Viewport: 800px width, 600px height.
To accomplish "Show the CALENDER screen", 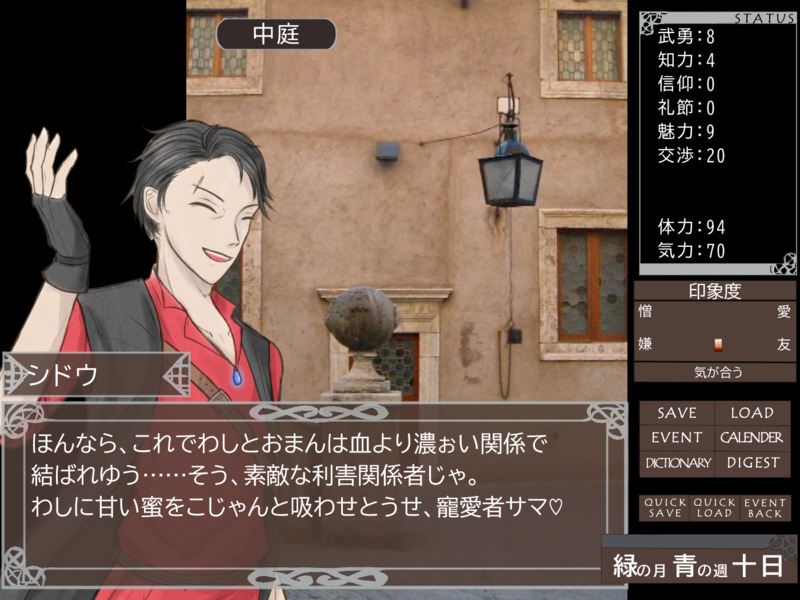I will click(x=751, y=437).
